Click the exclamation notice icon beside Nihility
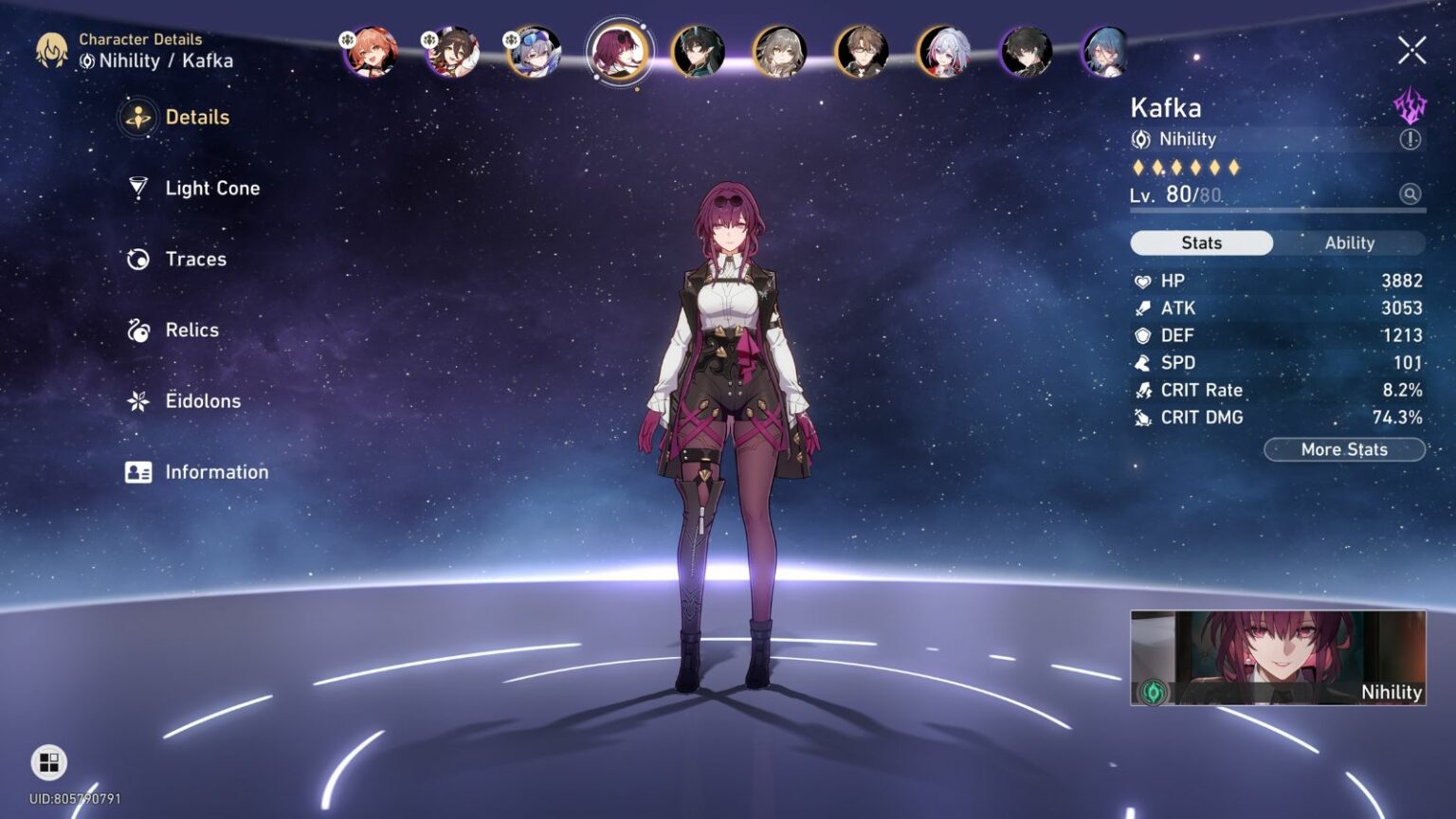This screenshot has height=819, width=1456. click(x=1409, y=139)
